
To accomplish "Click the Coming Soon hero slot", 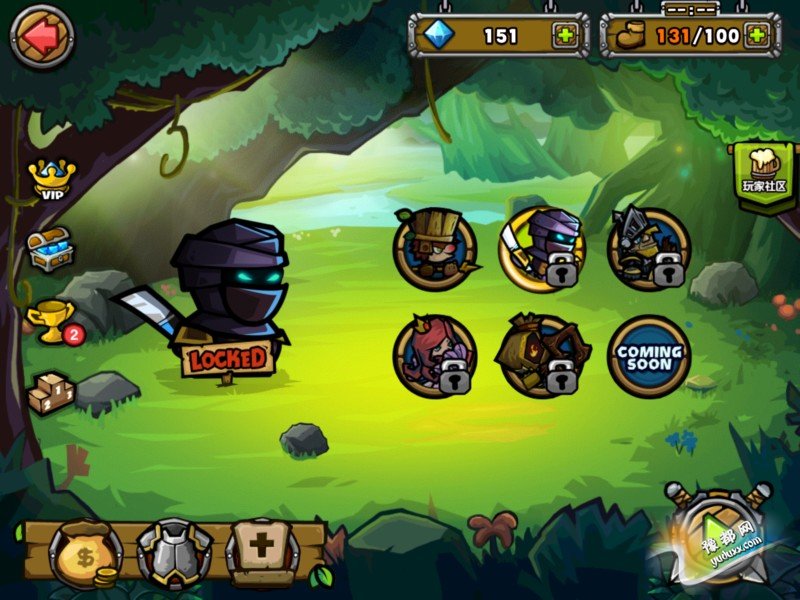I will point(649,356).
